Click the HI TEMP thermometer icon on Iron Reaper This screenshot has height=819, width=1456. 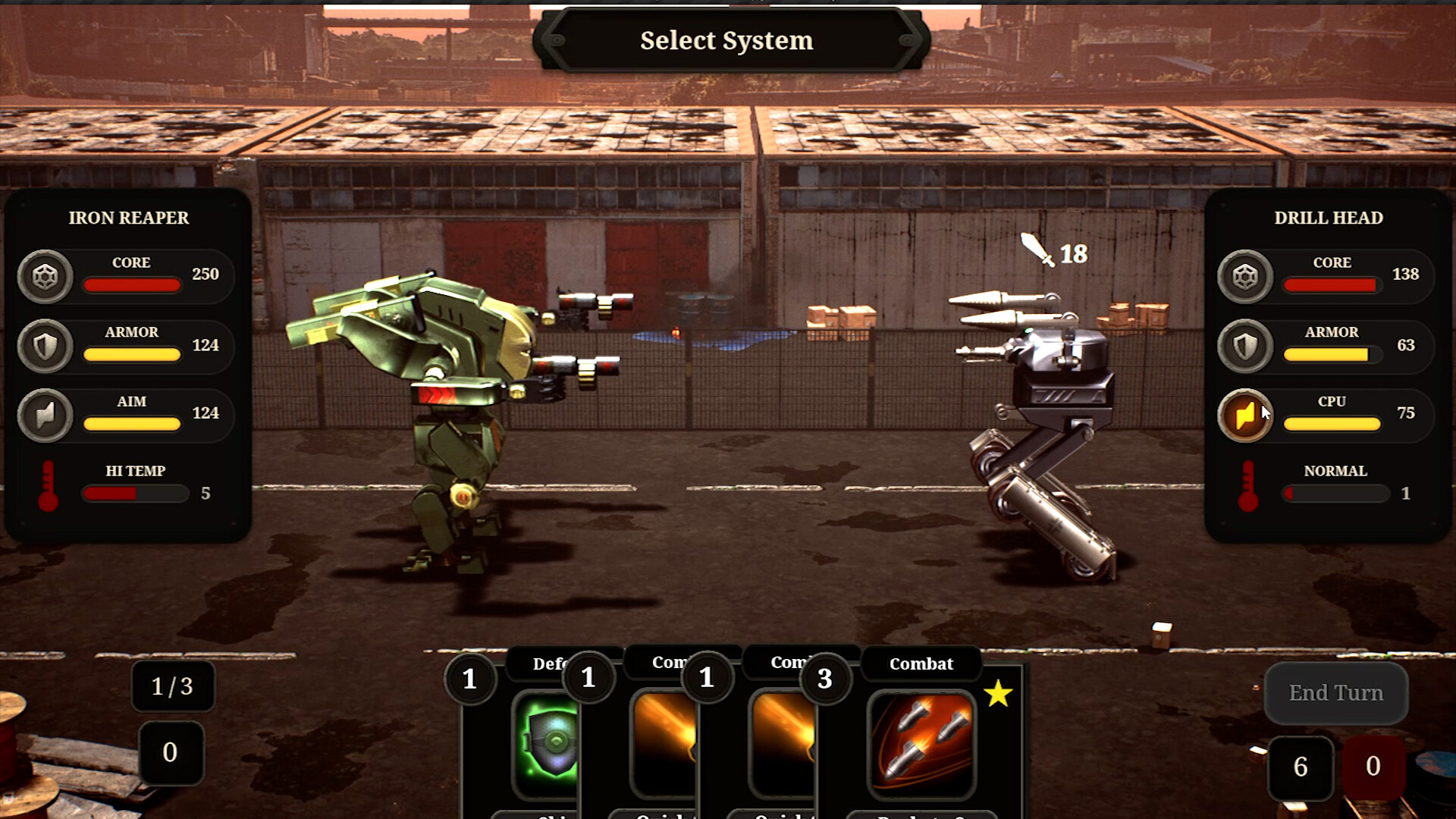(47, 484)
